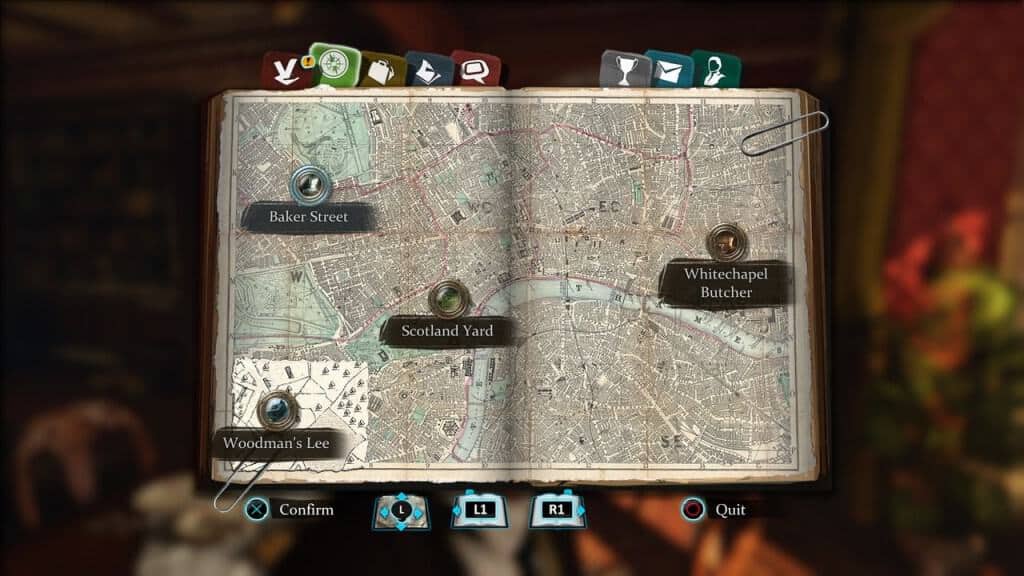Choose the Whitechapel Butcher destination
Viewport: 1024px width, 576px height.
(x=726, y=242)
